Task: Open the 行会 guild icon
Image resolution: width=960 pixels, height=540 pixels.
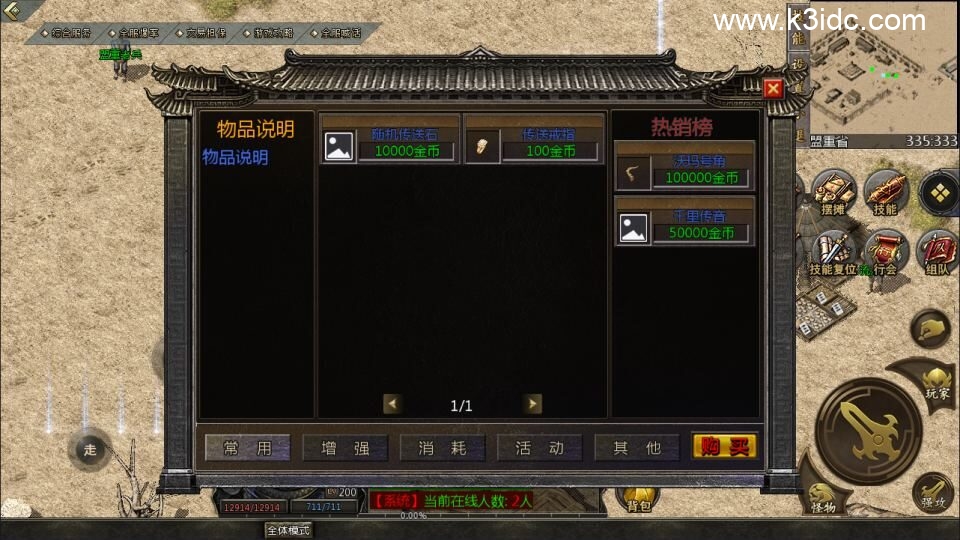Action: pos(885,252)
